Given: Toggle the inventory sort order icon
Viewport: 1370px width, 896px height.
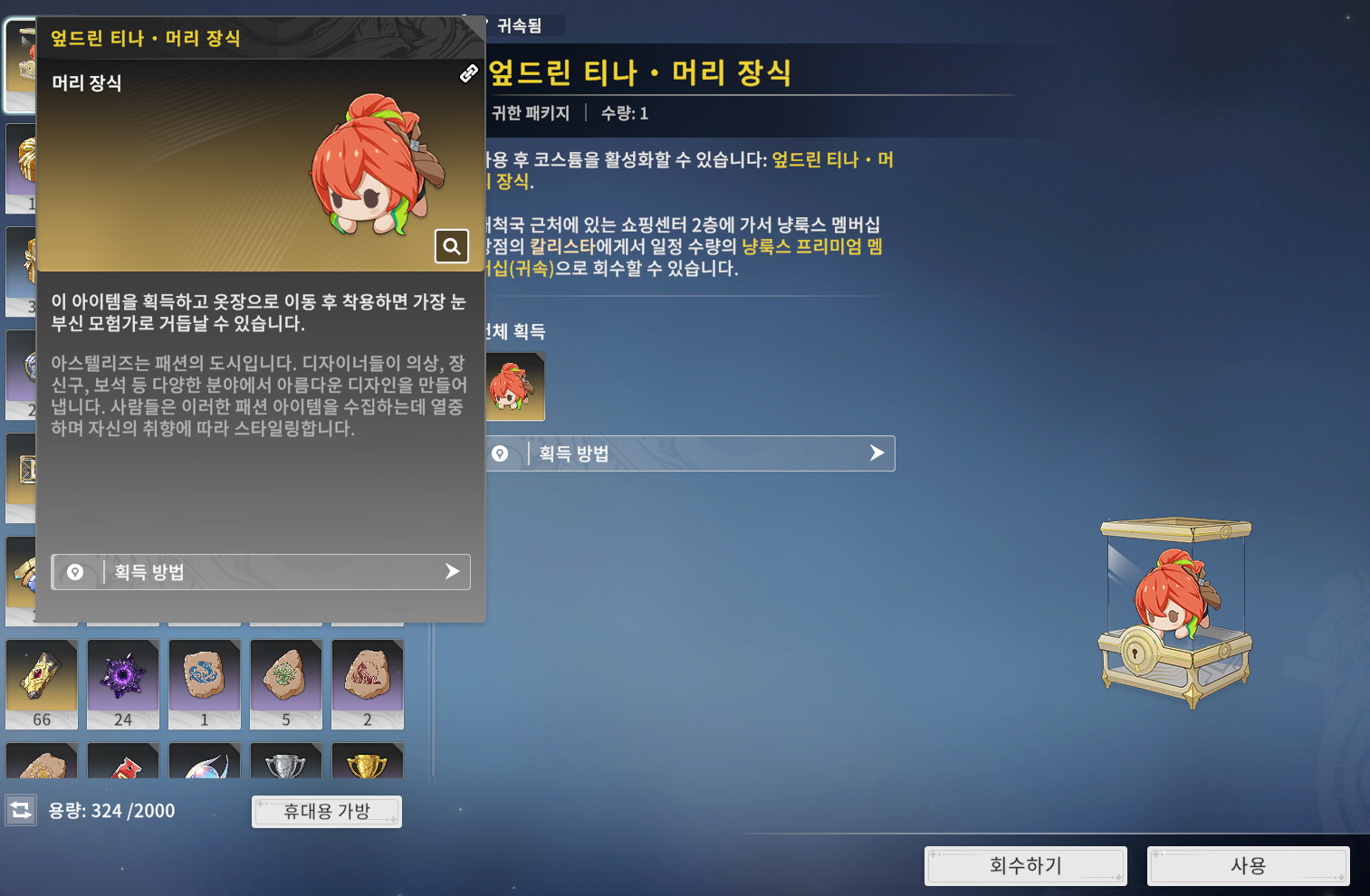Looking at the screenshot, I should pos(22,811).
